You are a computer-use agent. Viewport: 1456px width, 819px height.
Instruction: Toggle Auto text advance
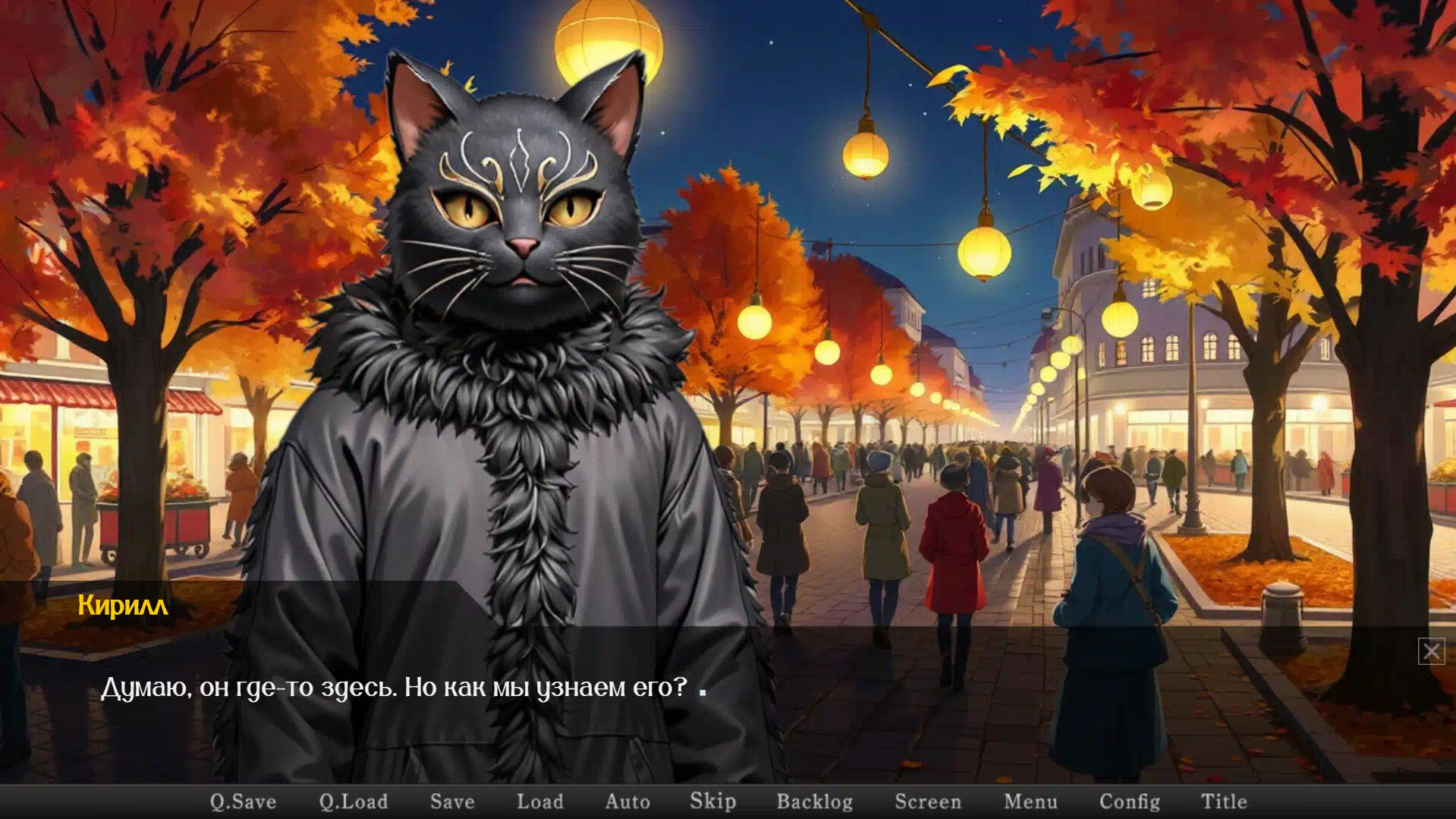627,802
